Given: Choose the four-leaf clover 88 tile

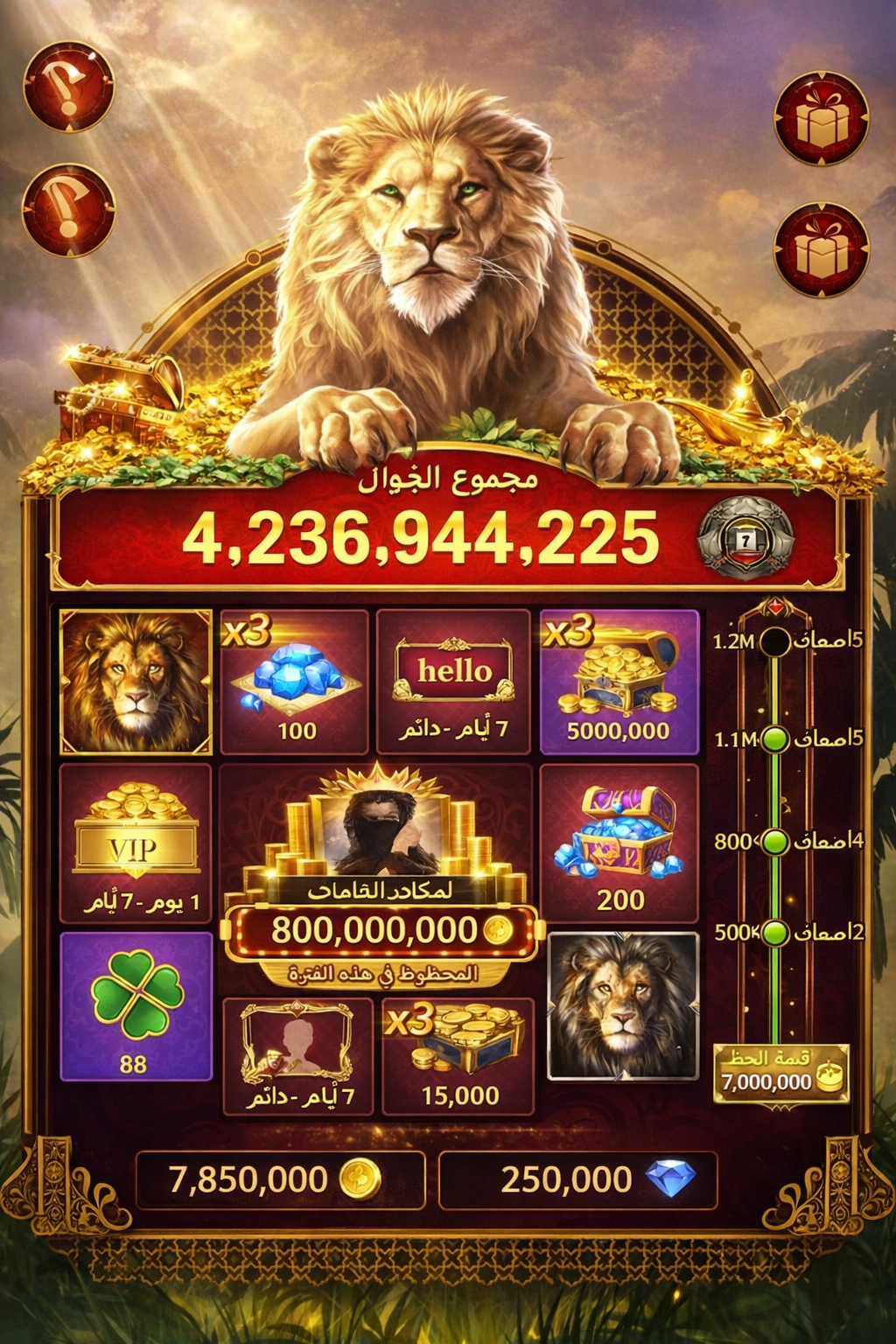Looking at the screenshot, I should point(136,1006).
